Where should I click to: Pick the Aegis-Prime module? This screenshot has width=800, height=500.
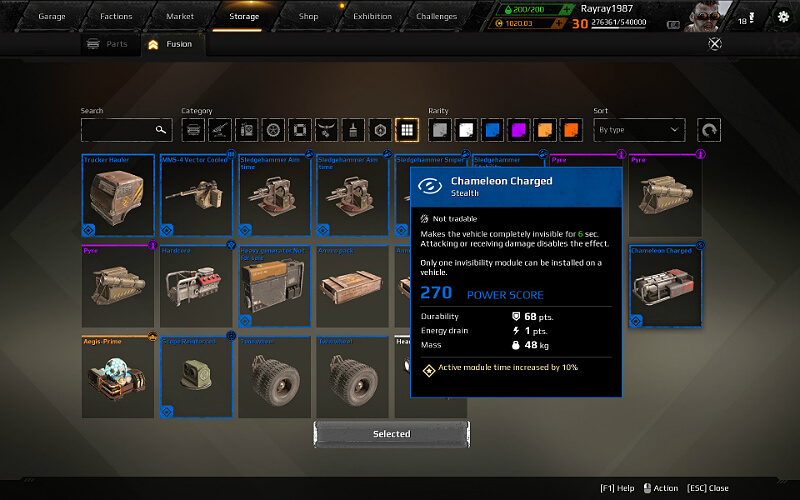(118, 377)
